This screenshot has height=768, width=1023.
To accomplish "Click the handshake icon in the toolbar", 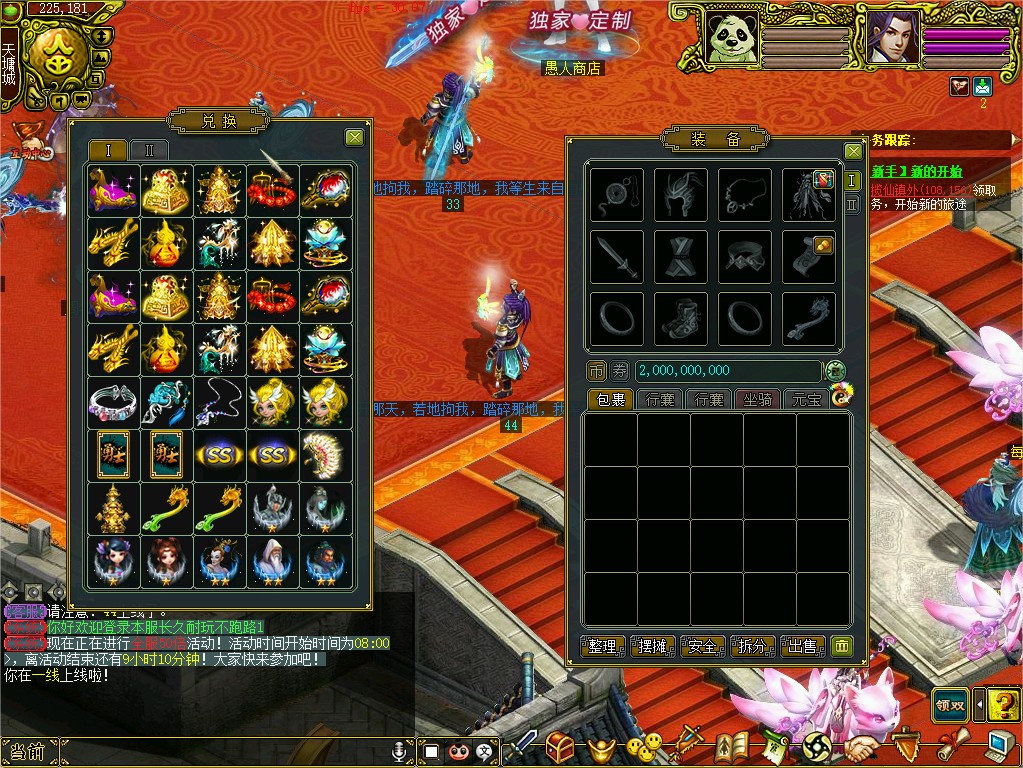I will [860, 747].
